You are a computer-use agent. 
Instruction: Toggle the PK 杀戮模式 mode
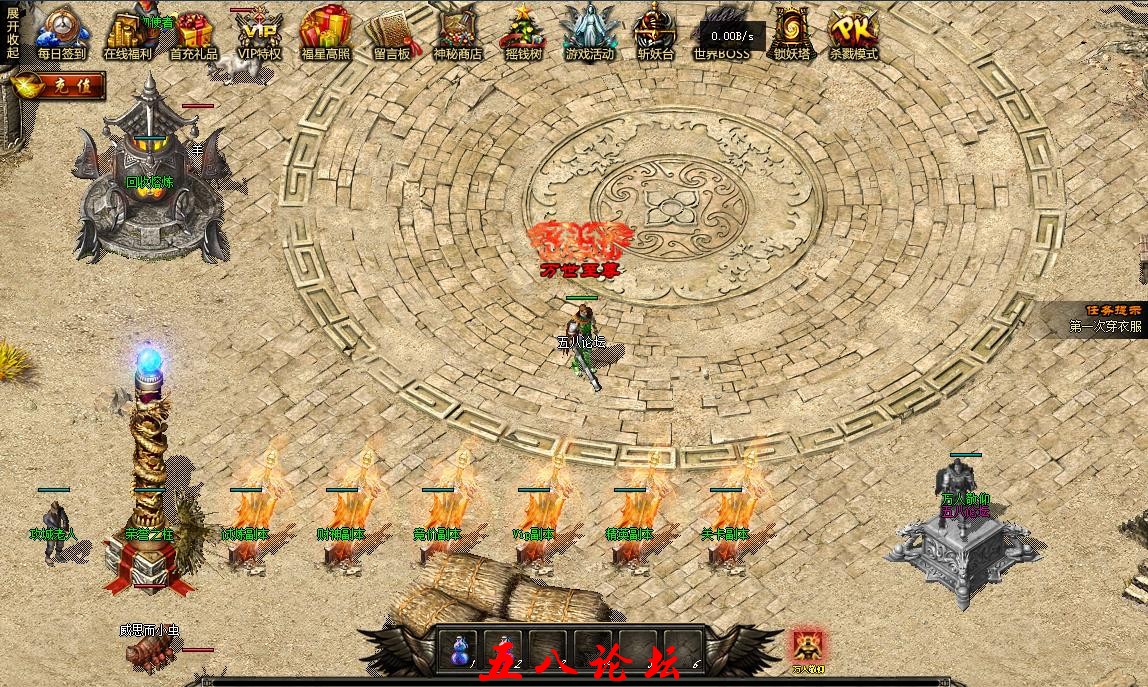pos(852,32)
